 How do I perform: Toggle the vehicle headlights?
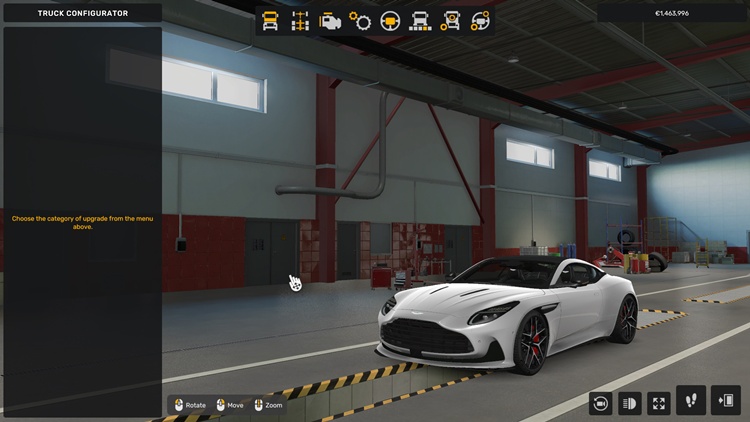pyautogui.click(x=630, y=403)
